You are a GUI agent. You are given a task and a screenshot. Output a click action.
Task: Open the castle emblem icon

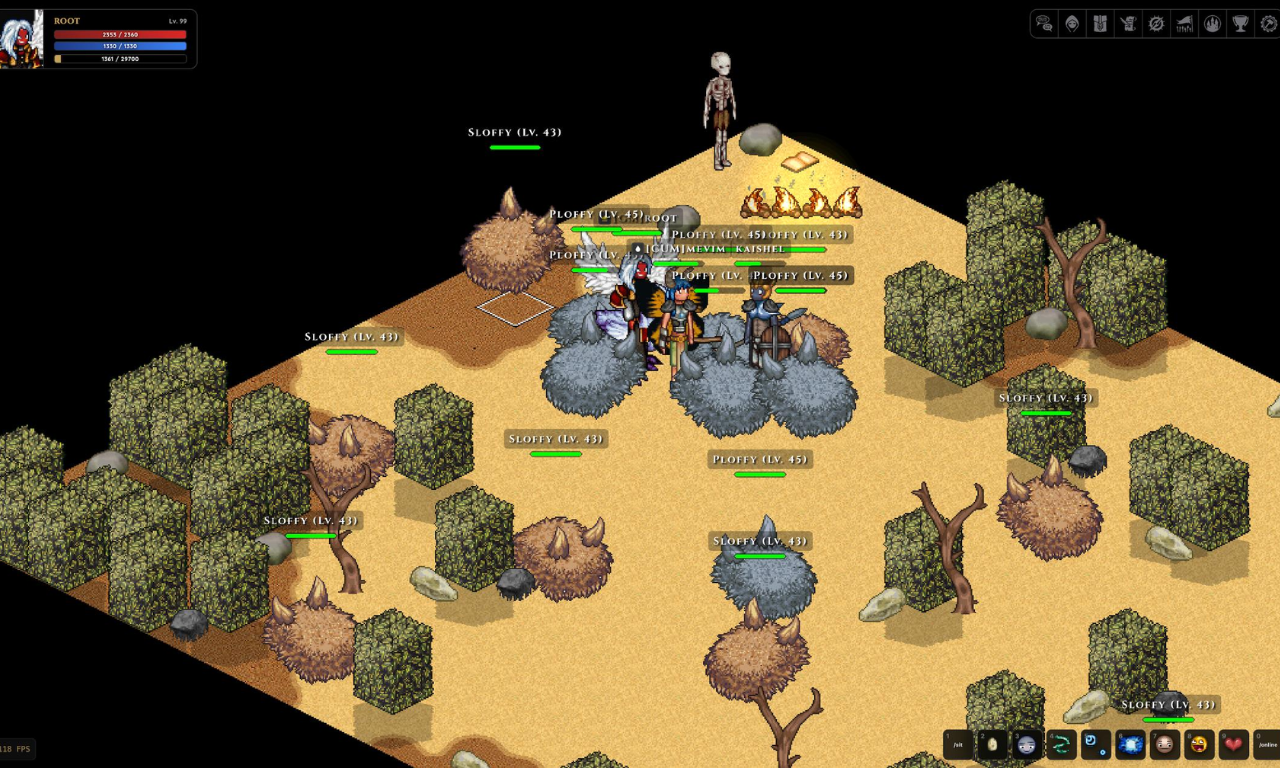[1212, 24]
